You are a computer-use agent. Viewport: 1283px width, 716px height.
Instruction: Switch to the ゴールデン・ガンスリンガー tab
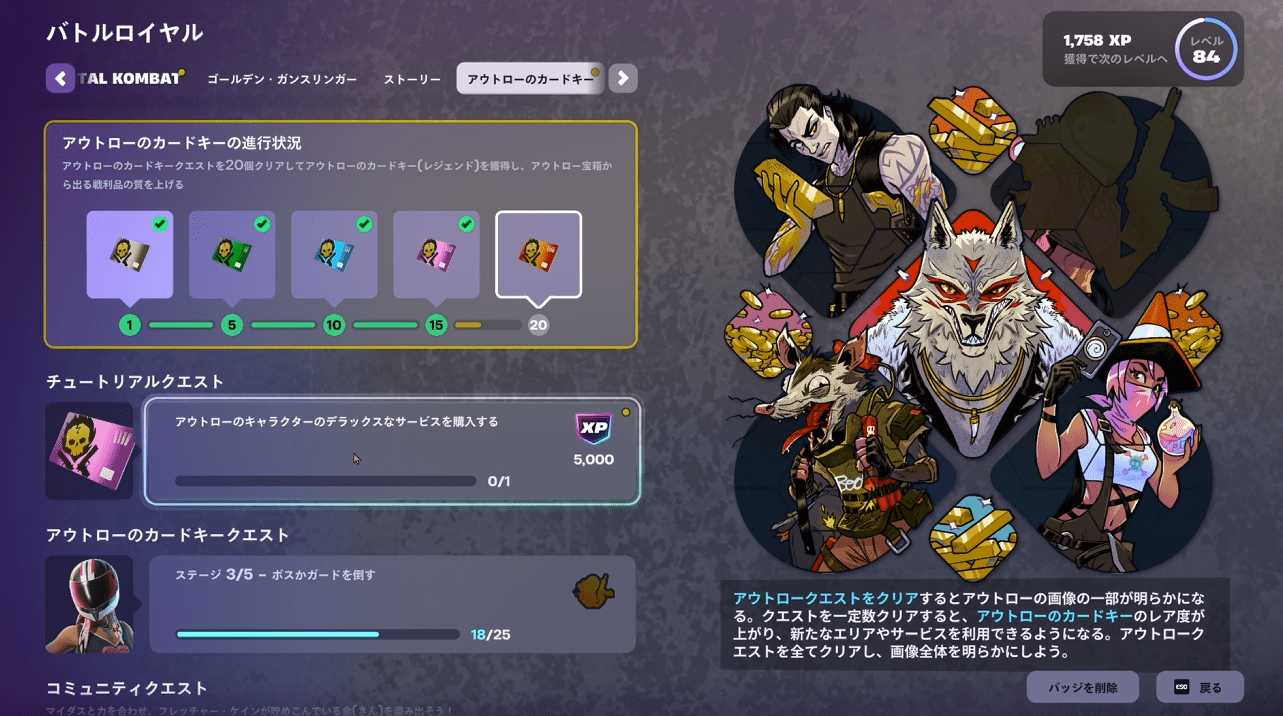click(x=282, y=79)
